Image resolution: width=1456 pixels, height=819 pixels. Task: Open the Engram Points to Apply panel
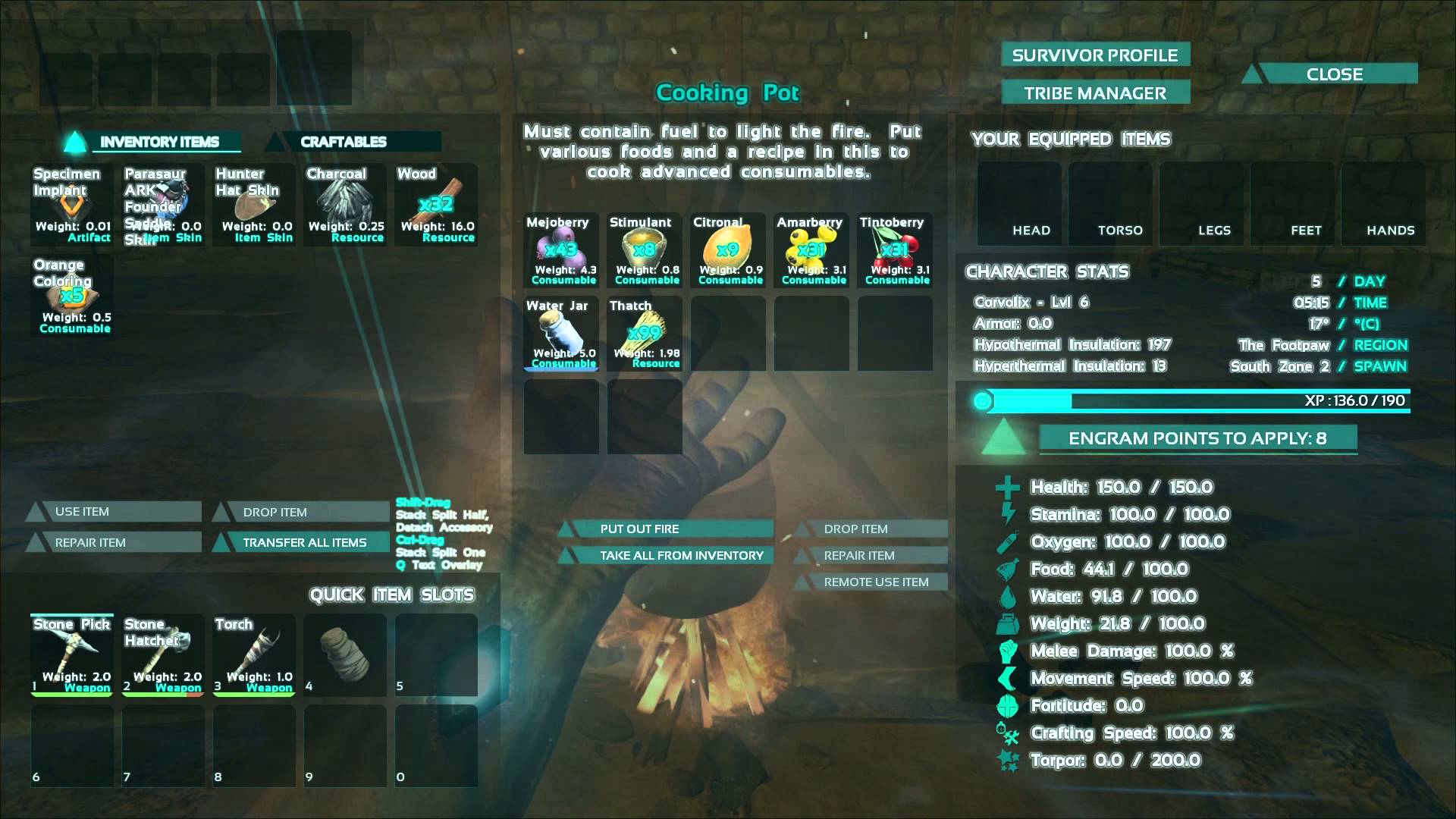click(1197, 438)
